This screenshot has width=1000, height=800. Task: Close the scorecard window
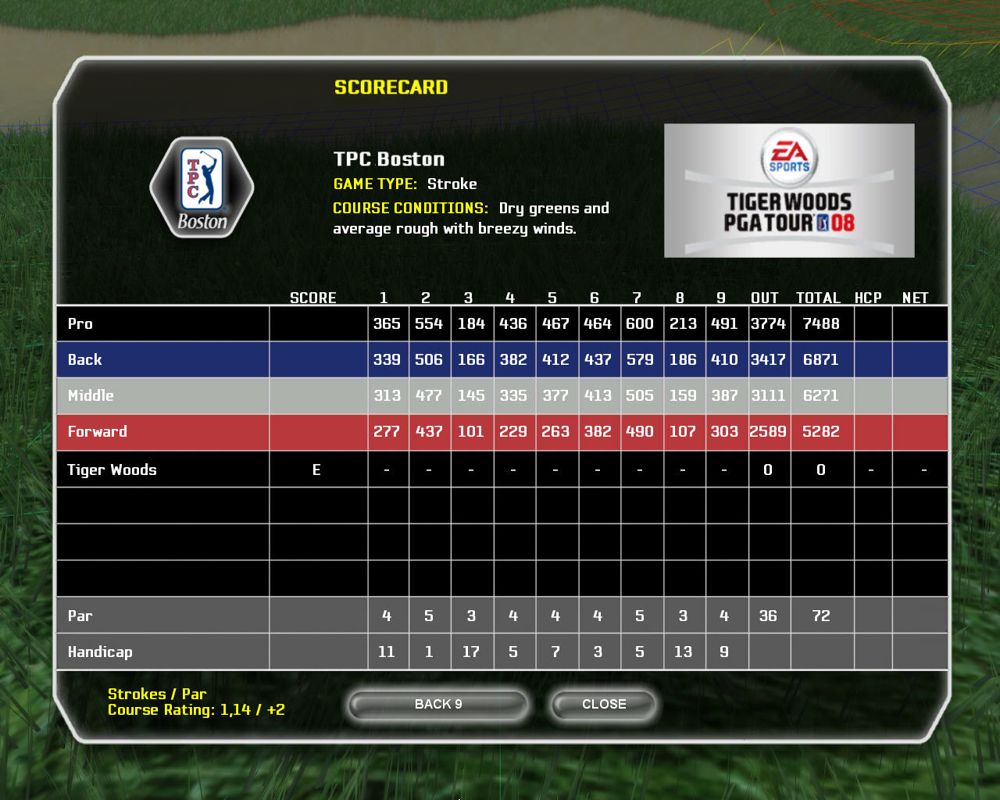click(x=604, y=704)
